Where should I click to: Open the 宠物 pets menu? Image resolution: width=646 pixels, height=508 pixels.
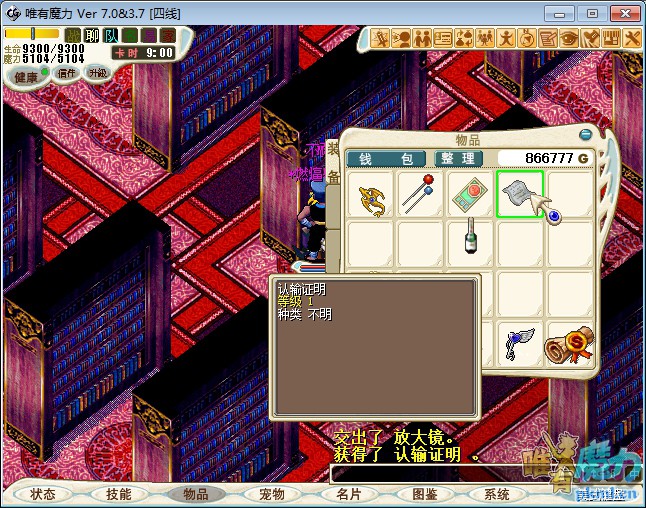coord(270,494)
